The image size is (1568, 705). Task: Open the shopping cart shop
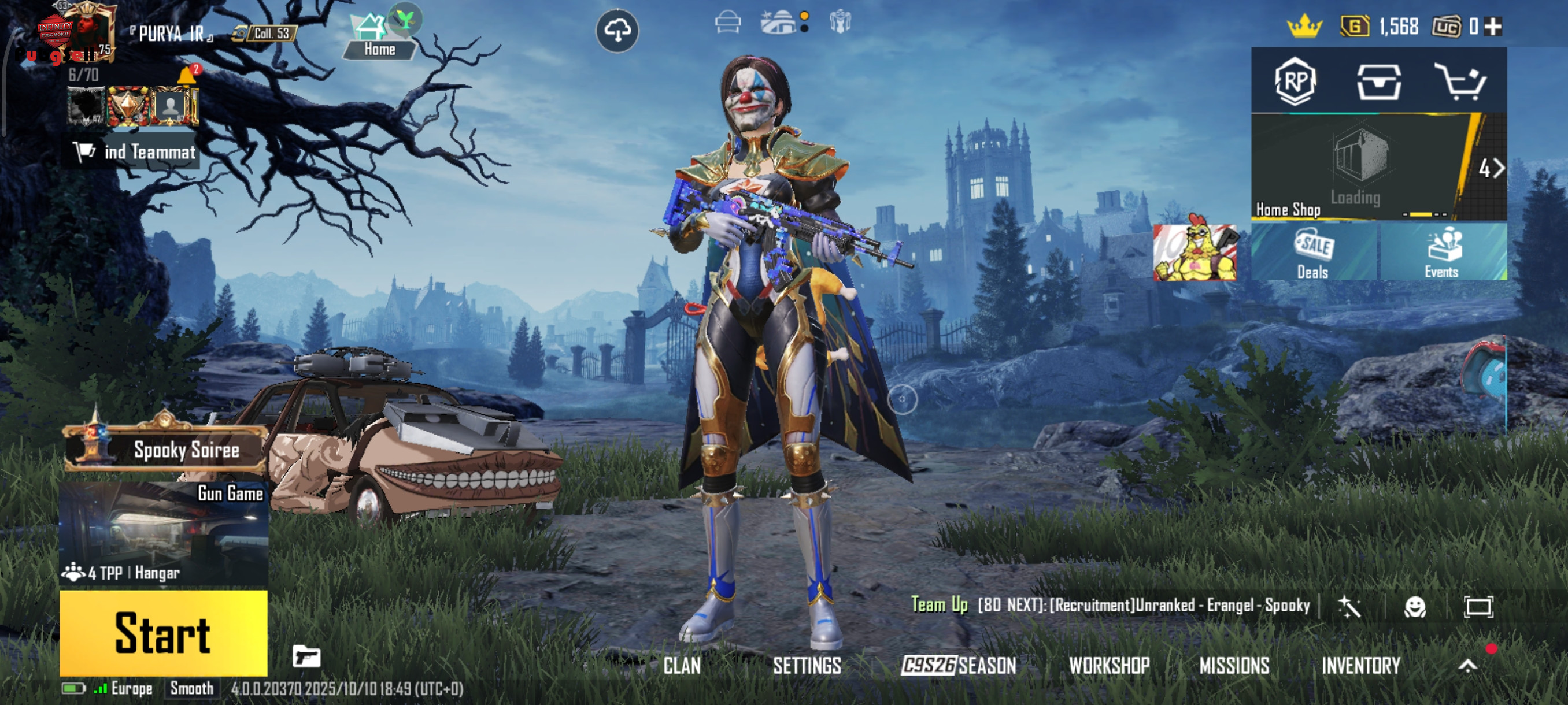point(1460,81)
